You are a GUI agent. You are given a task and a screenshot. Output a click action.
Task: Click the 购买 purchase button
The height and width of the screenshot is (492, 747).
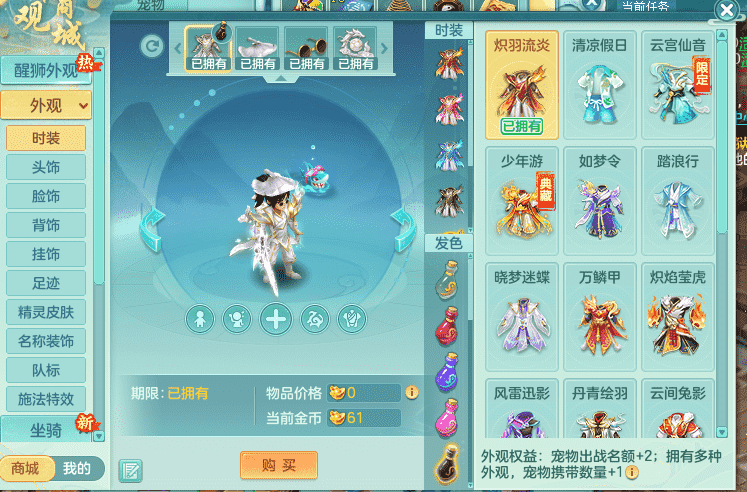click(x=278, y=465)
